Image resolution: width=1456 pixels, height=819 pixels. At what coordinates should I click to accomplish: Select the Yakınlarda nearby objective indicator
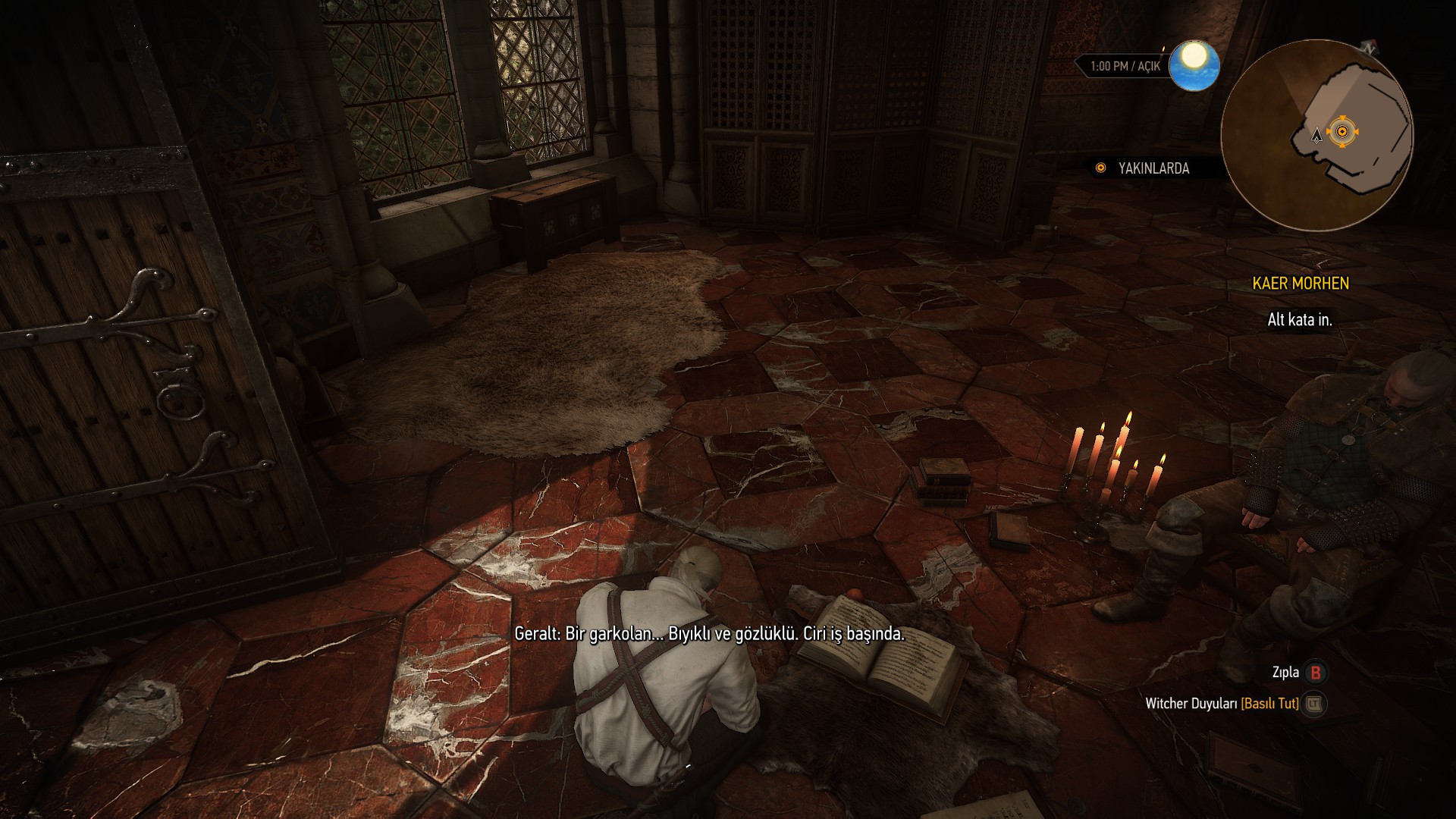pyautogui.click(x=1142, y=168)
